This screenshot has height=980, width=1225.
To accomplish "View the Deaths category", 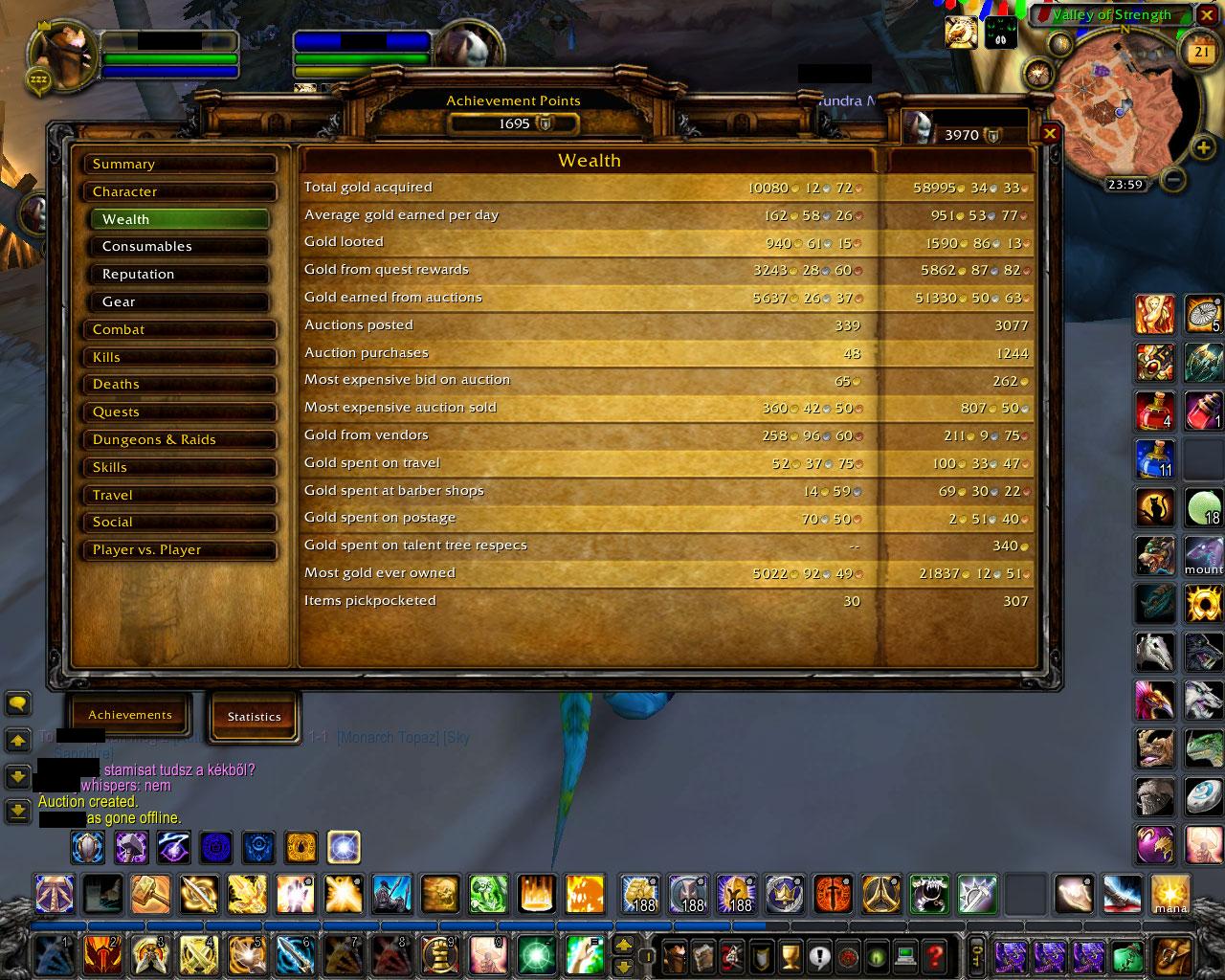I will click(x=179, y=385).
